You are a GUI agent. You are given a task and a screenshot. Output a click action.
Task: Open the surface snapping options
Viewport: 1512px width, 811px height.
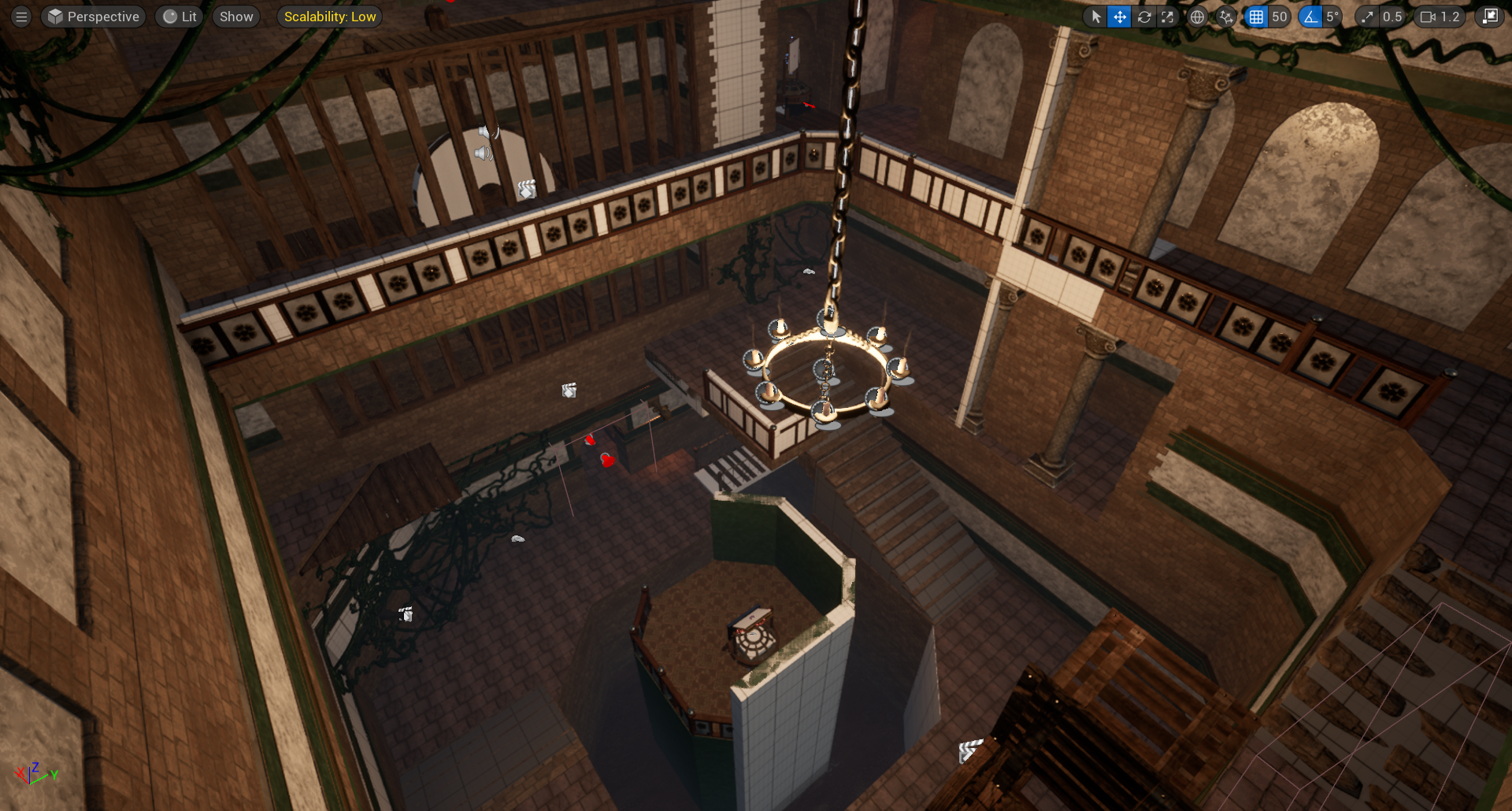click(1225, 17)
